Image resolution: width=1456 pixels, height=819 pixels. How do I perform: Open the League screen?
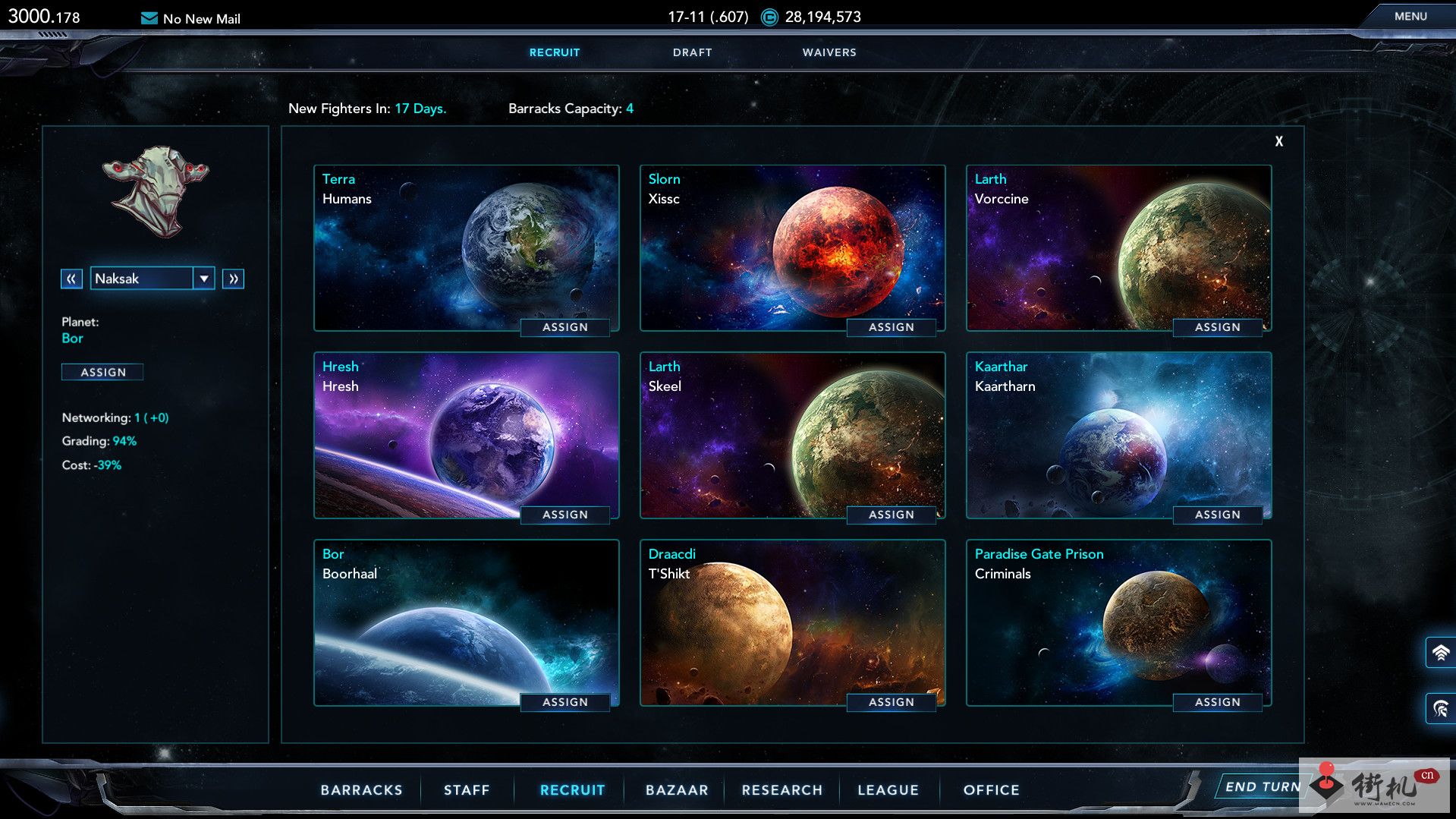pos(888,790)
